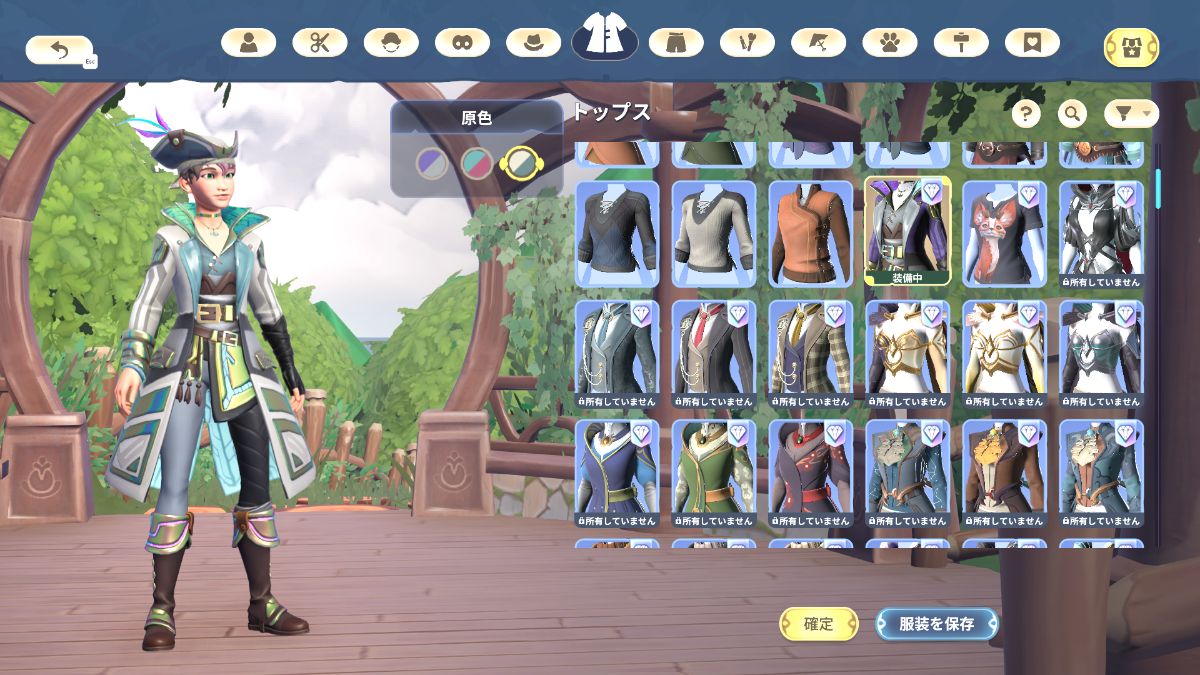
Task: Select the currently equipped purple pirate coat
Action: click(x=907, y=230)
